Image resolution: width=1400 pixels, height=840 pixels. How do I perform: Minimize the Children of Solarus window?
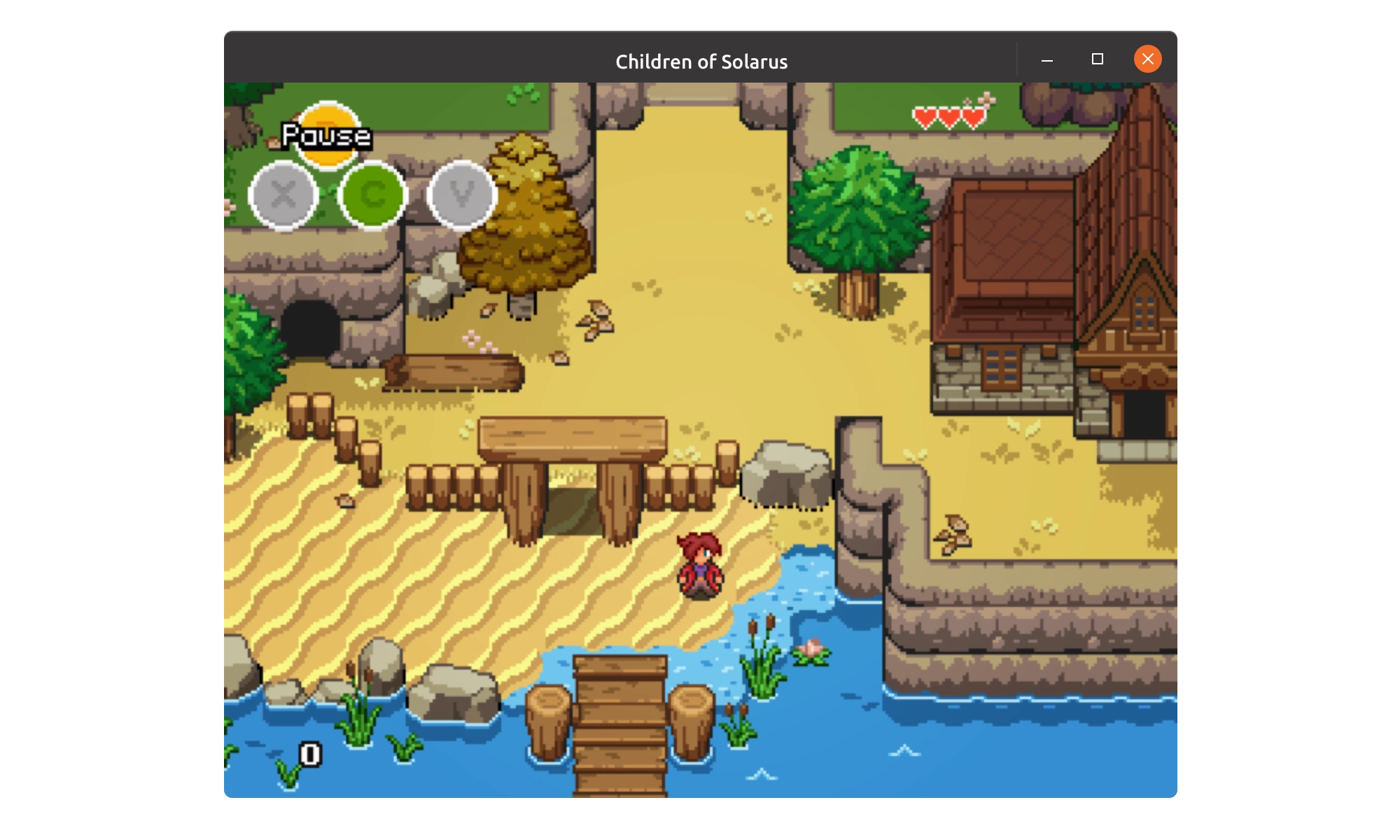1047,60
